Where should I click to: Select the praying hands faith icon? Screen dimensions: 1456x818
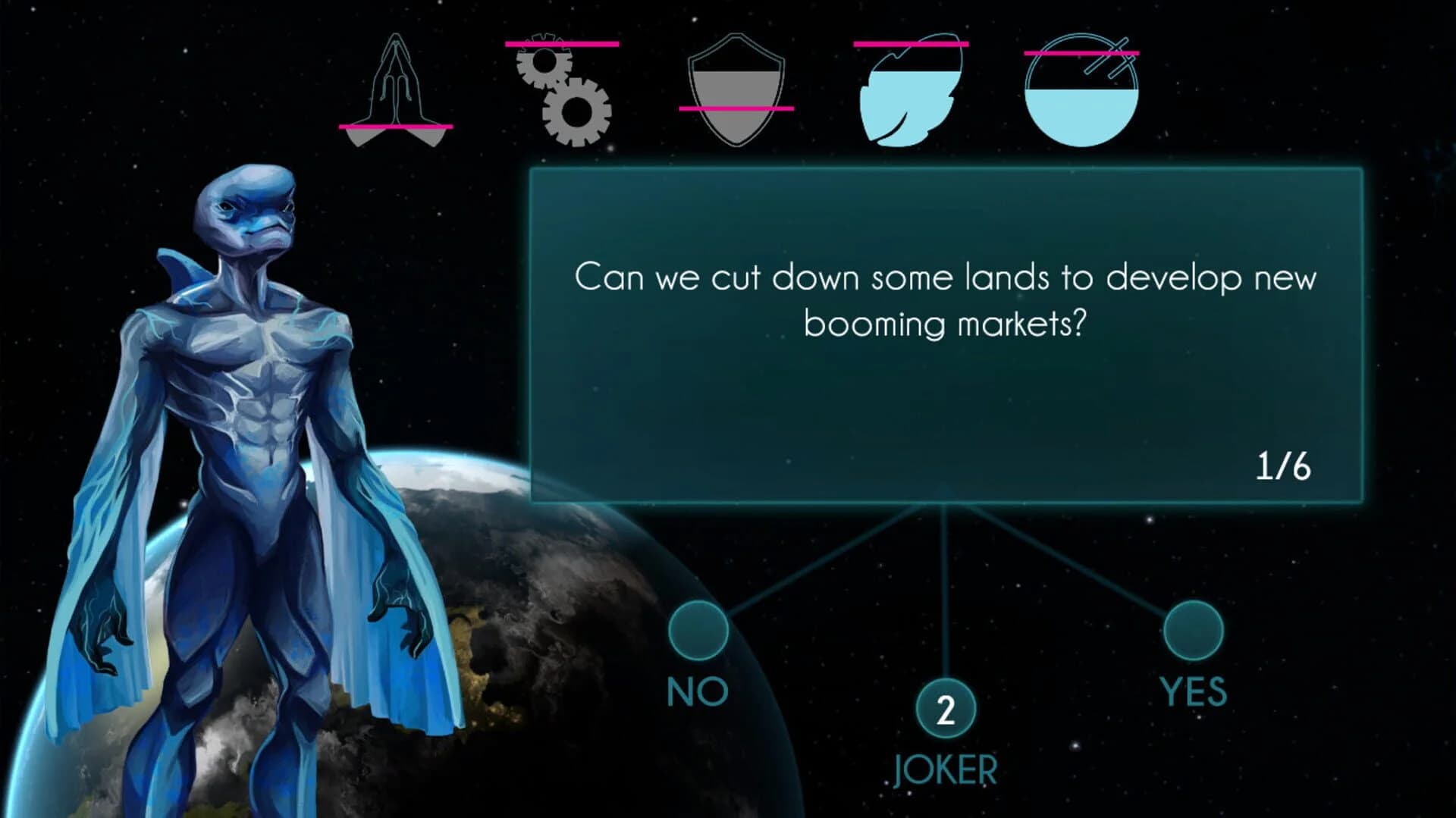tap(395, 87)
